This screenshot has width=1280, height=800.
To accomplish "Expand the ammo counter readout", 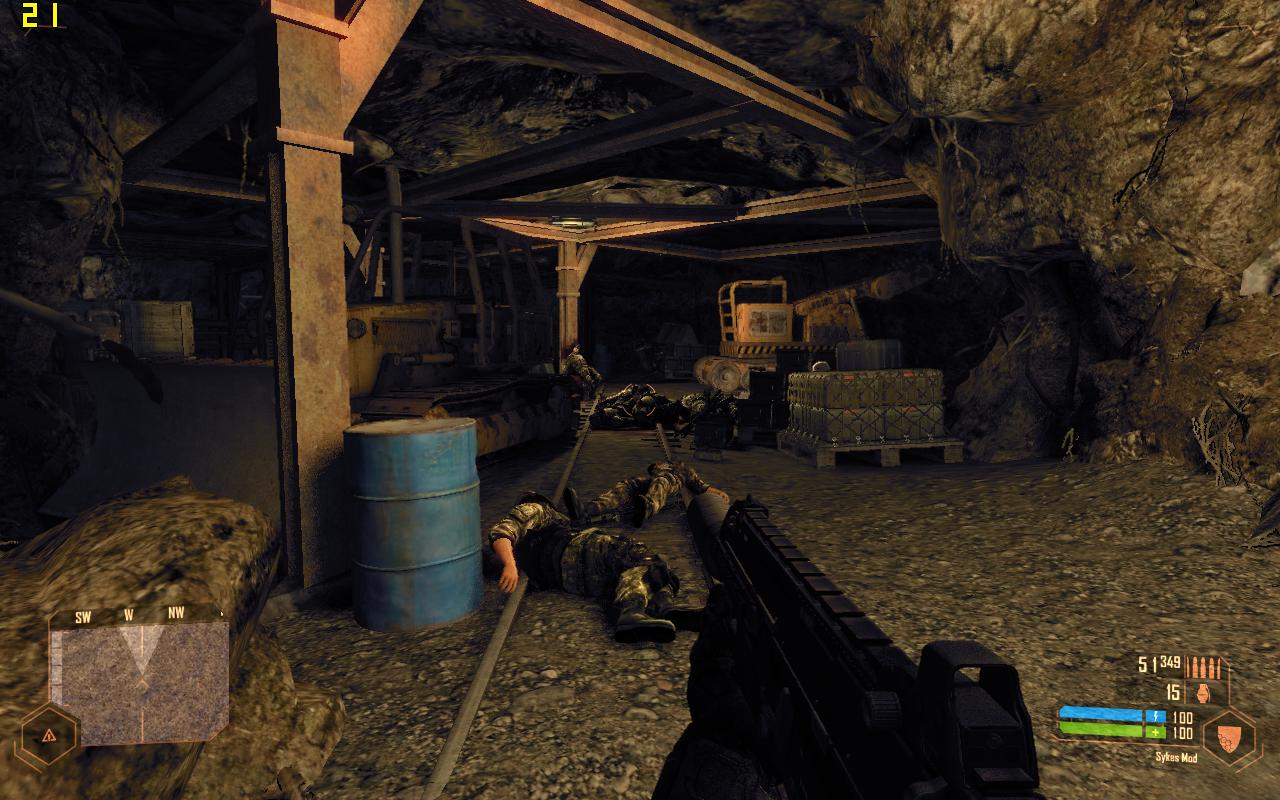I will click(1160, 662).
